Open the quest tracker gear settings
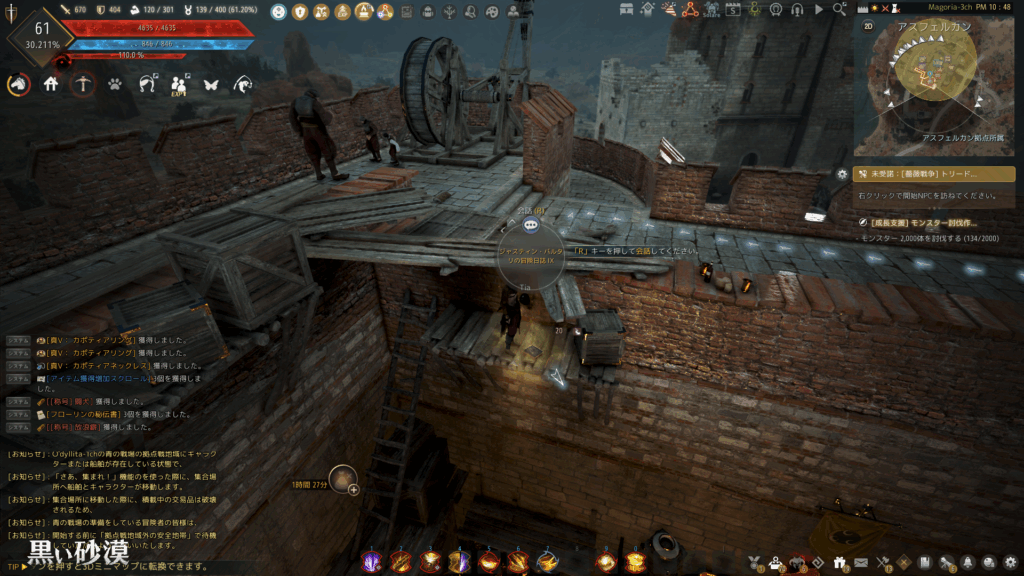The width and height of the screenshot is (1024, 576). click(842, 174)
